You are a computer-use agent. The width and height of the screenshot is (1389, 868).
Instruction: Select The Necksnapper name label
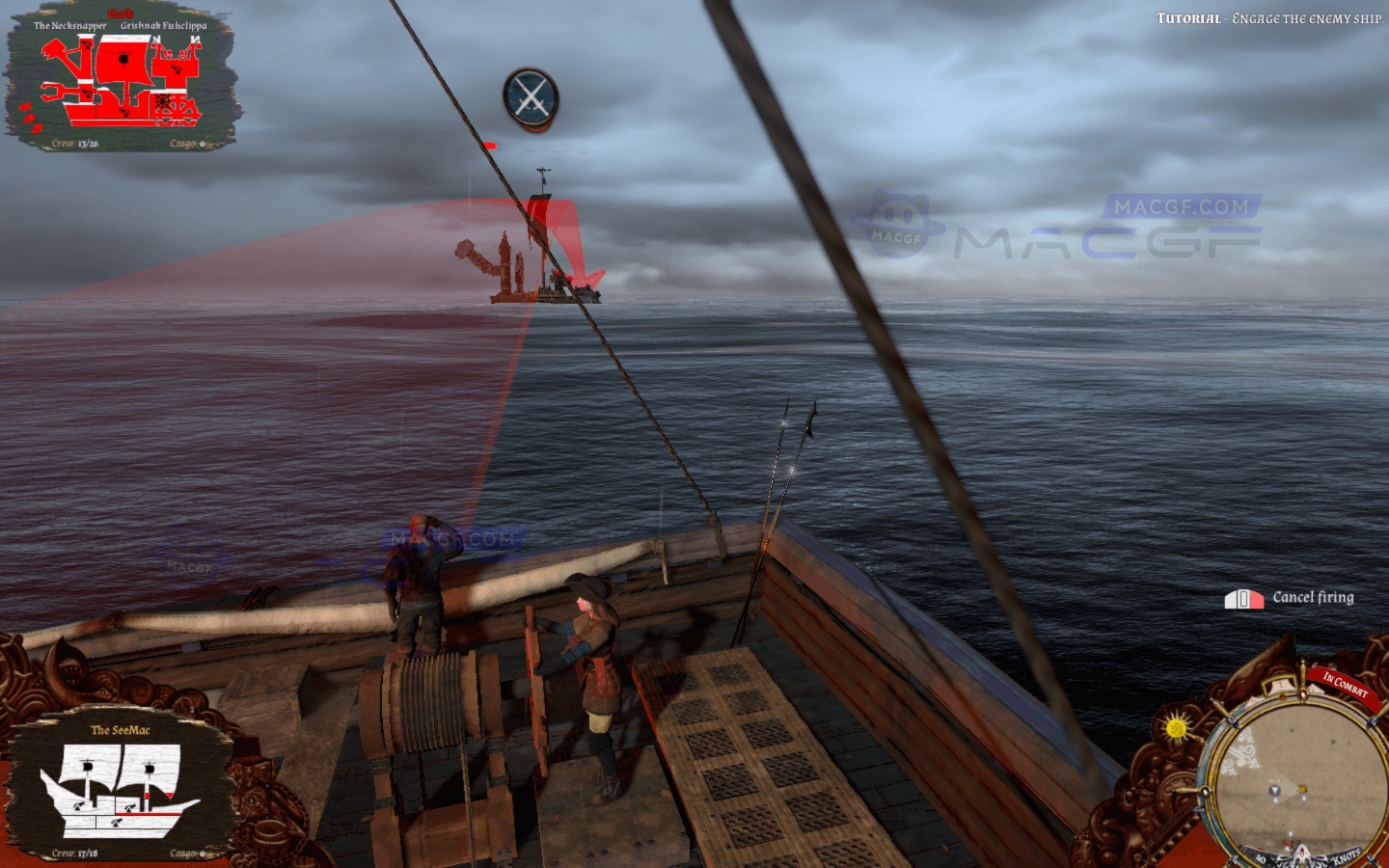pyautogui.click(x=71, y=25)
